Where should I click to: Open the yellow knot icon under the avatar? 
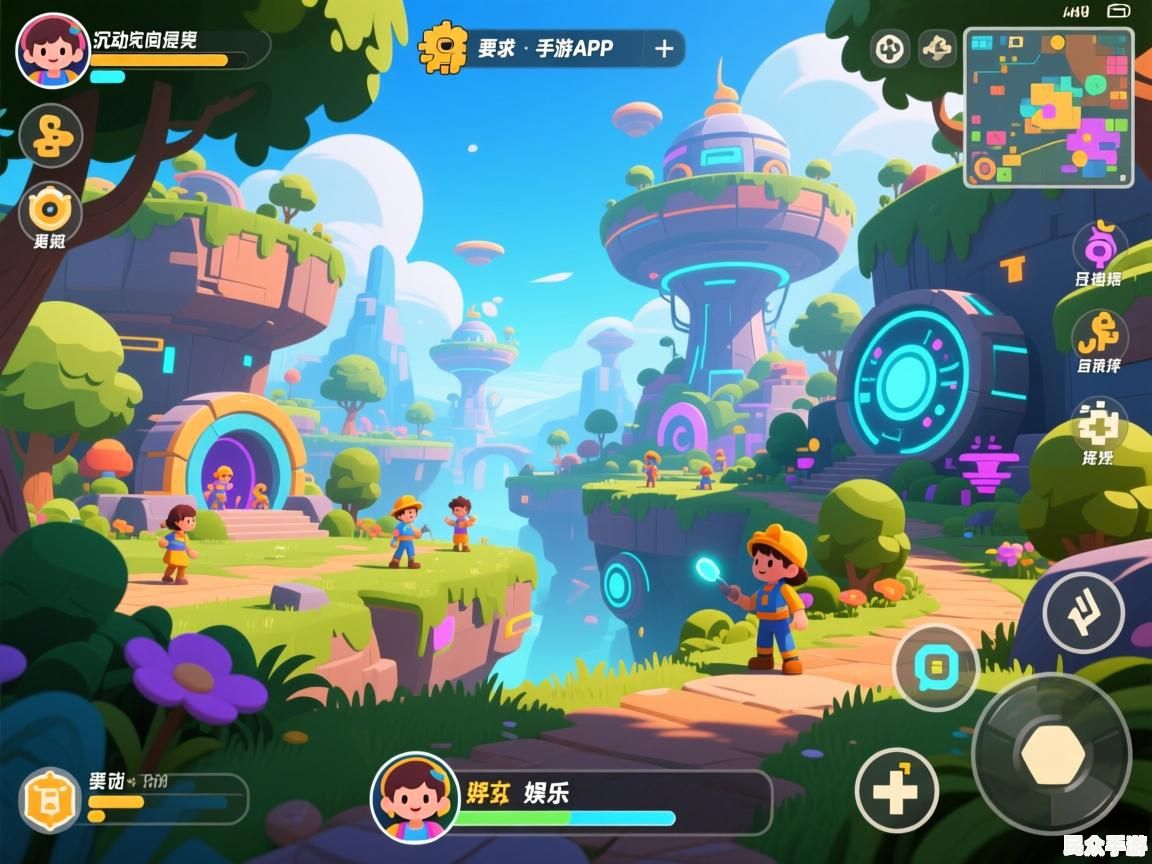pyautogui.click(x=51, y=136)
